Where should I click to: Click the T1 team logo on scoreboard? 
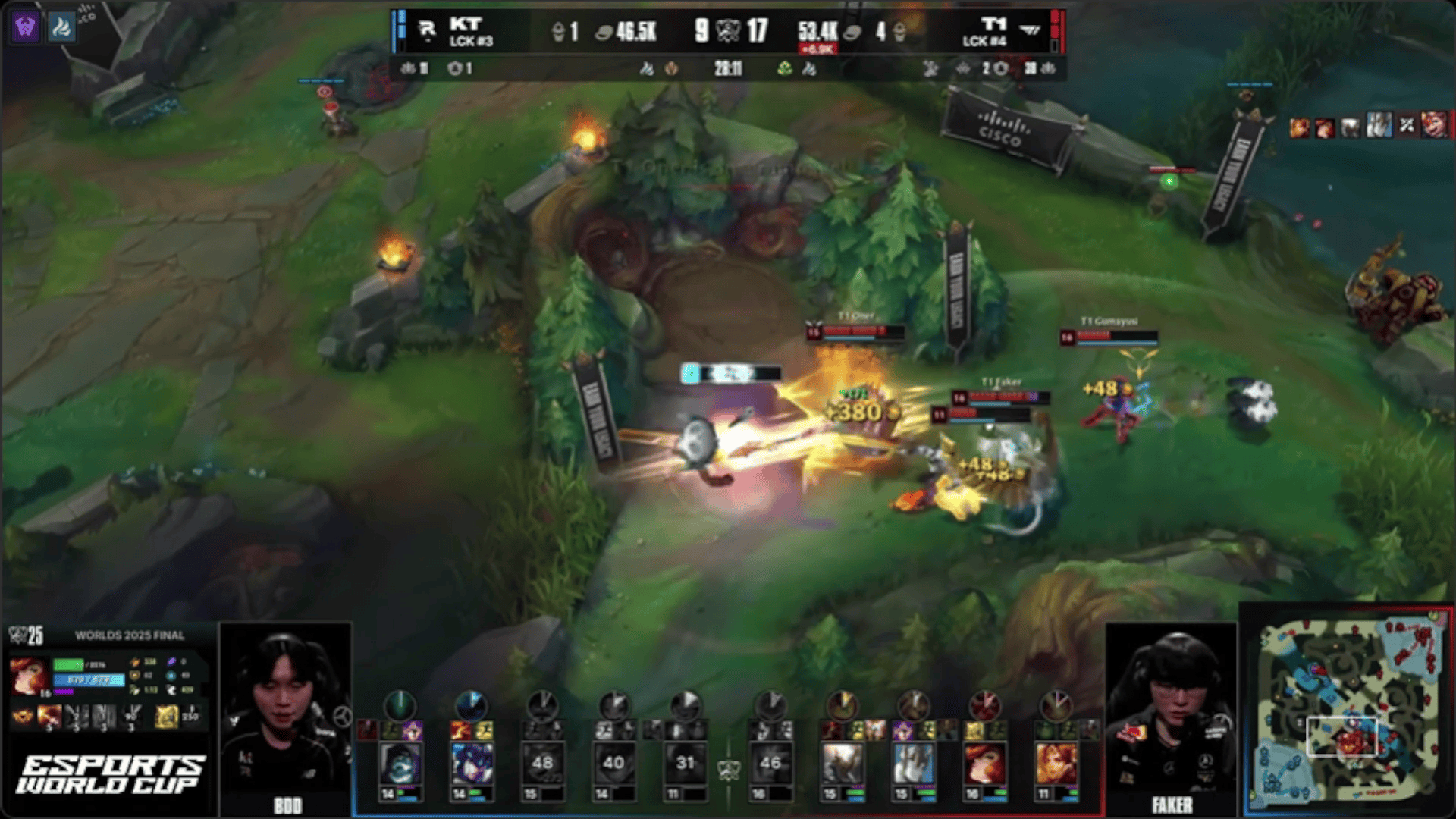point(1029,30)
